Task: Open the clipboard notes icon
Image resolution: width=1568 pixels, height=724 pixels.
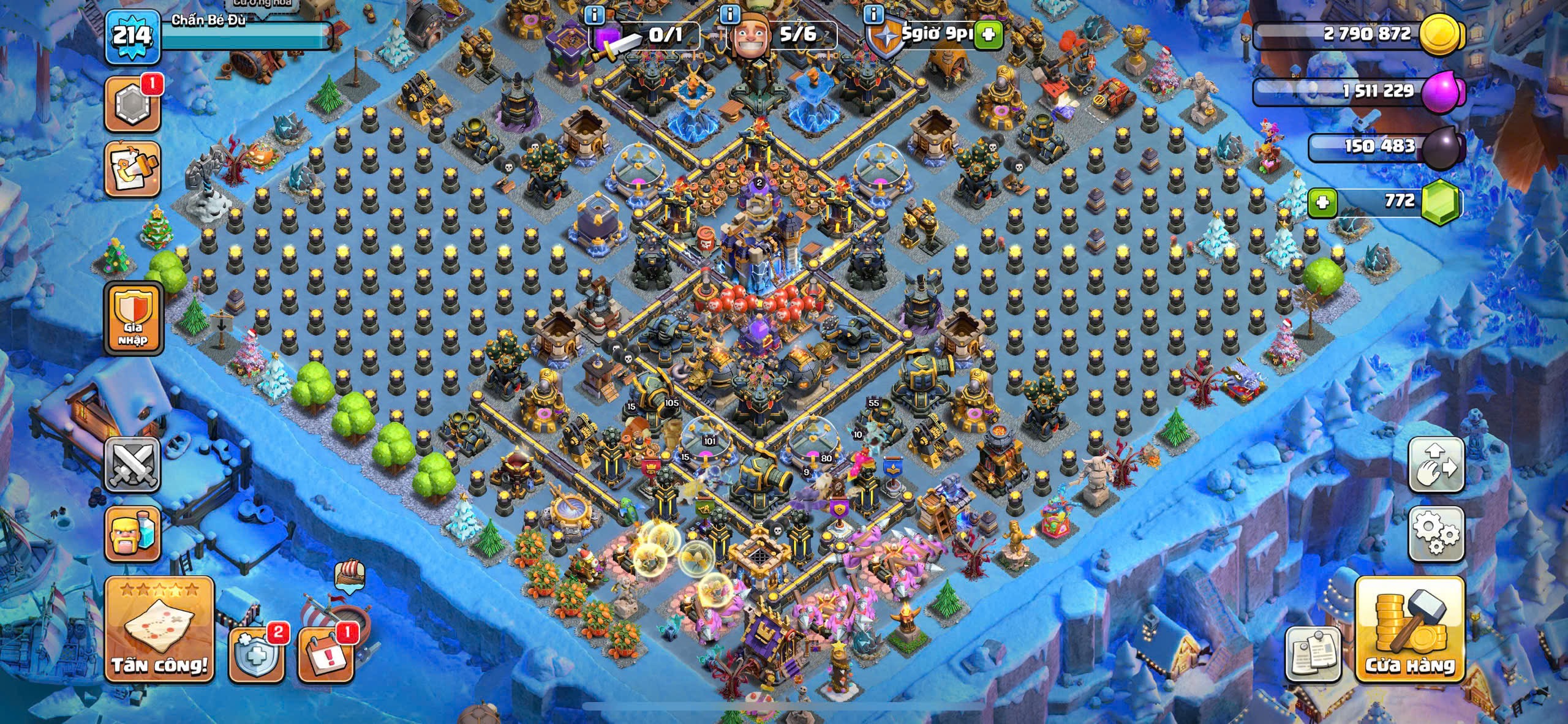Action: click(1313, 654)
